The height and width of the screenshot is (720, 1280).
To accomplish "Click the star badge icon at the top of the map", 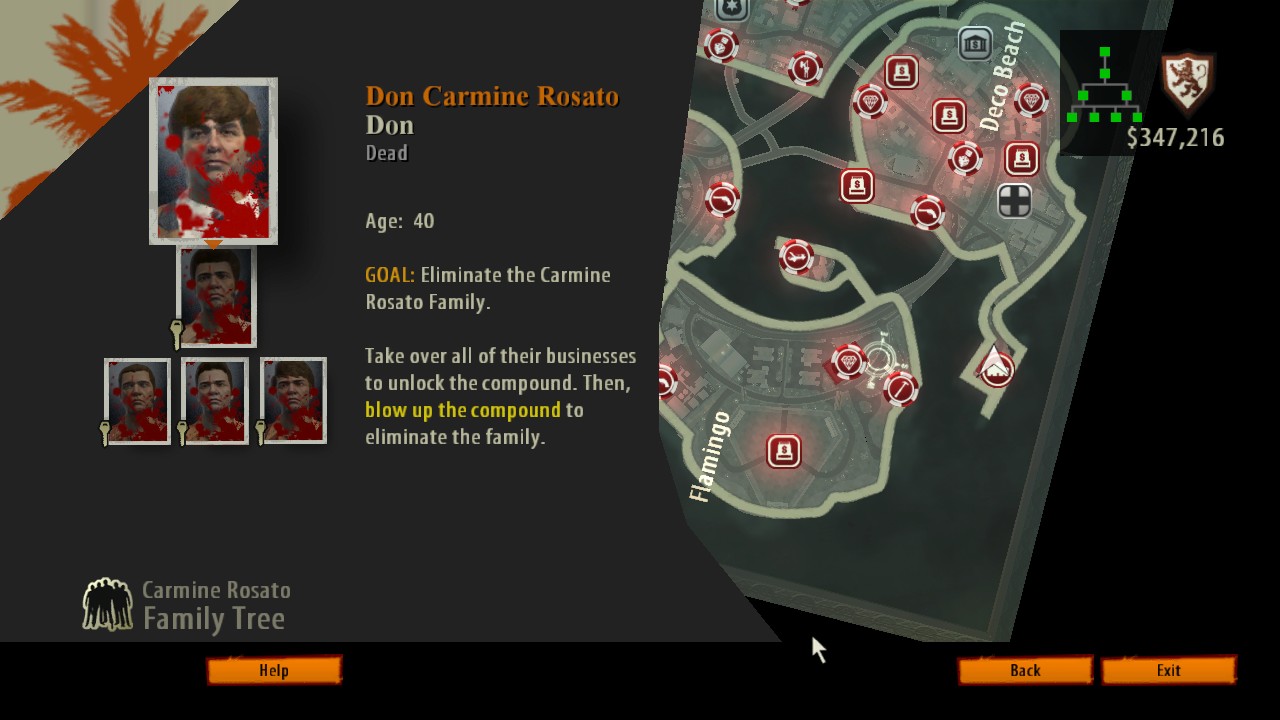I will [731, 8].
